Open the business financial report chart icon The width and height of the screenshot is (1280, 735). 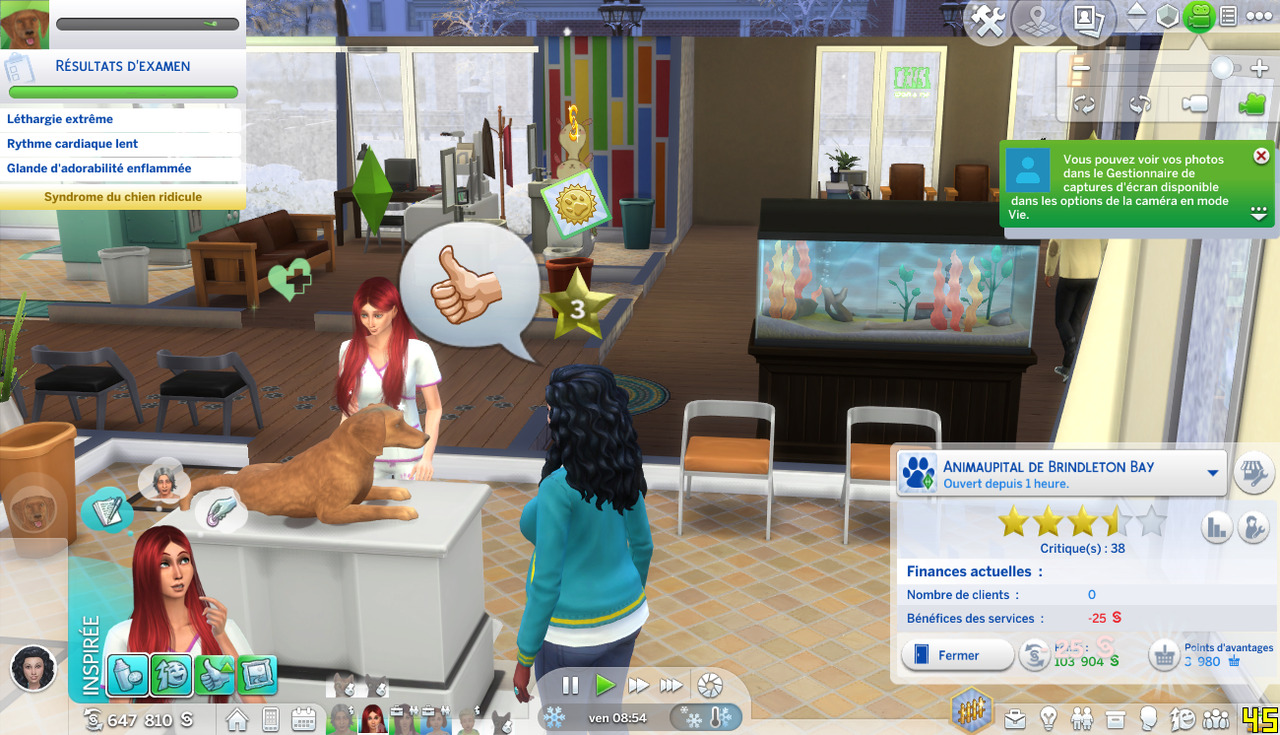point(1216,527)
